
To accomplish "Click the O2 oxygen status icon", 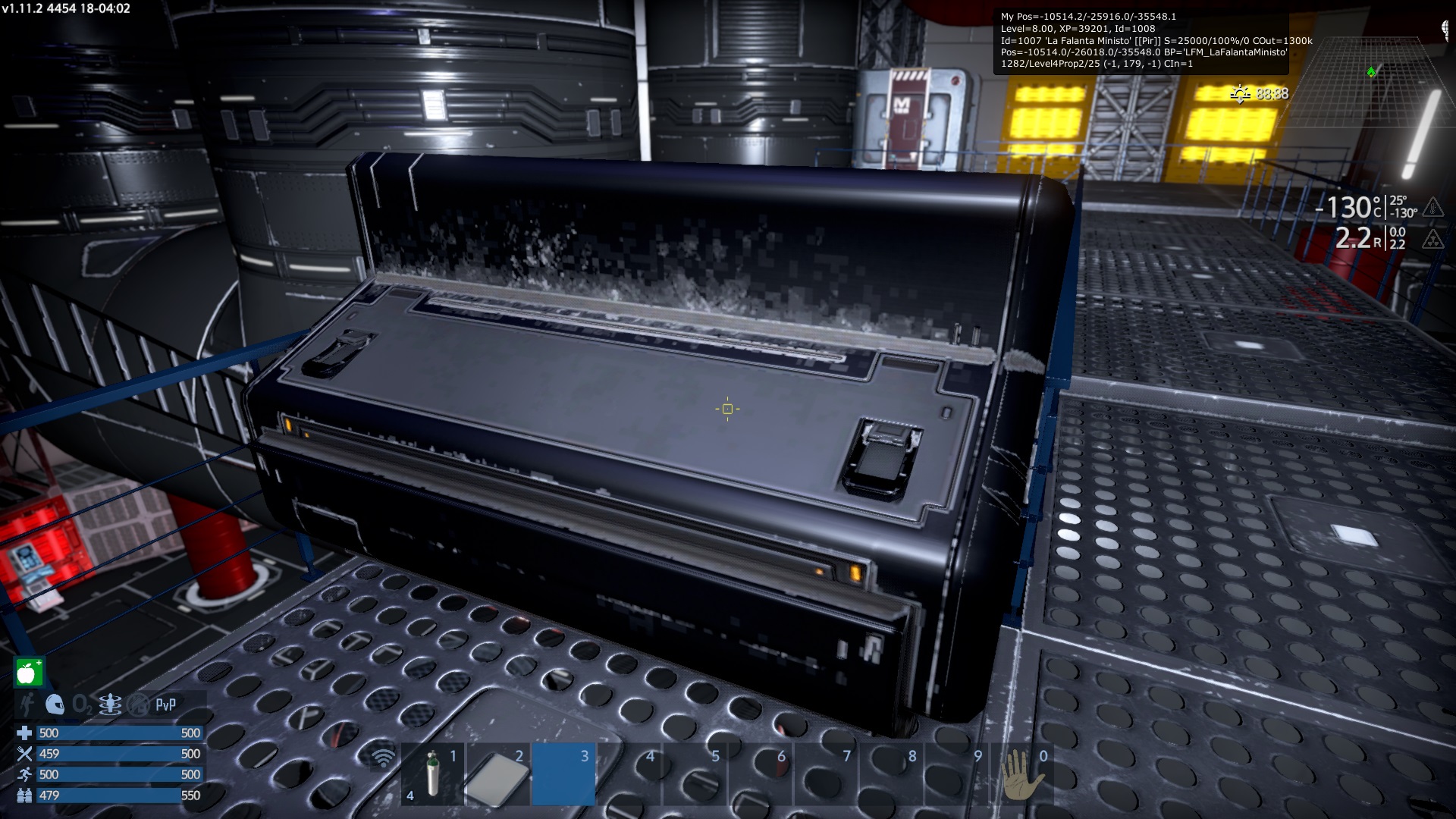I will (x=82, y=704).
